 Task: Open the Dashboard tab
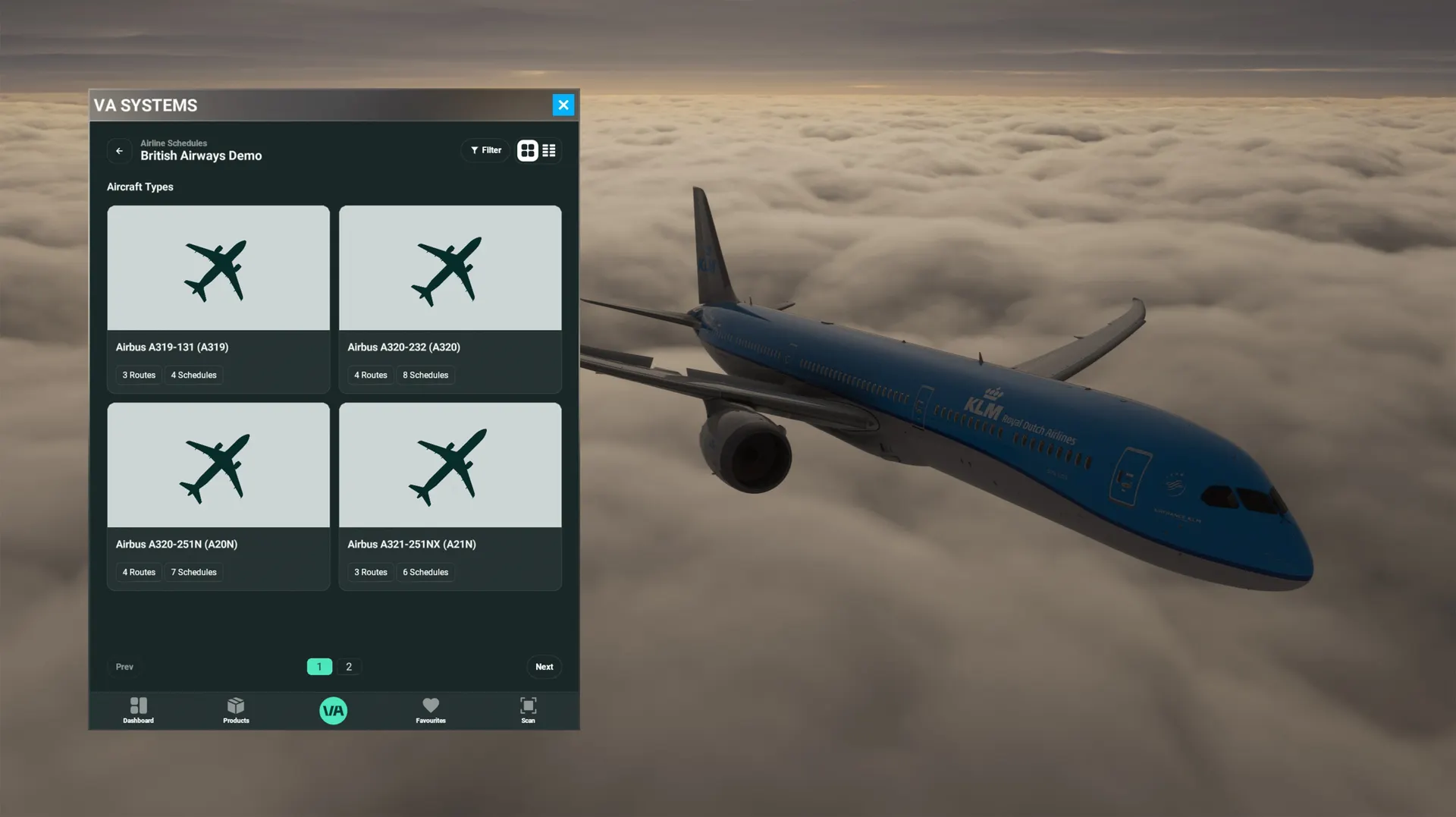(x=138, y=710)
